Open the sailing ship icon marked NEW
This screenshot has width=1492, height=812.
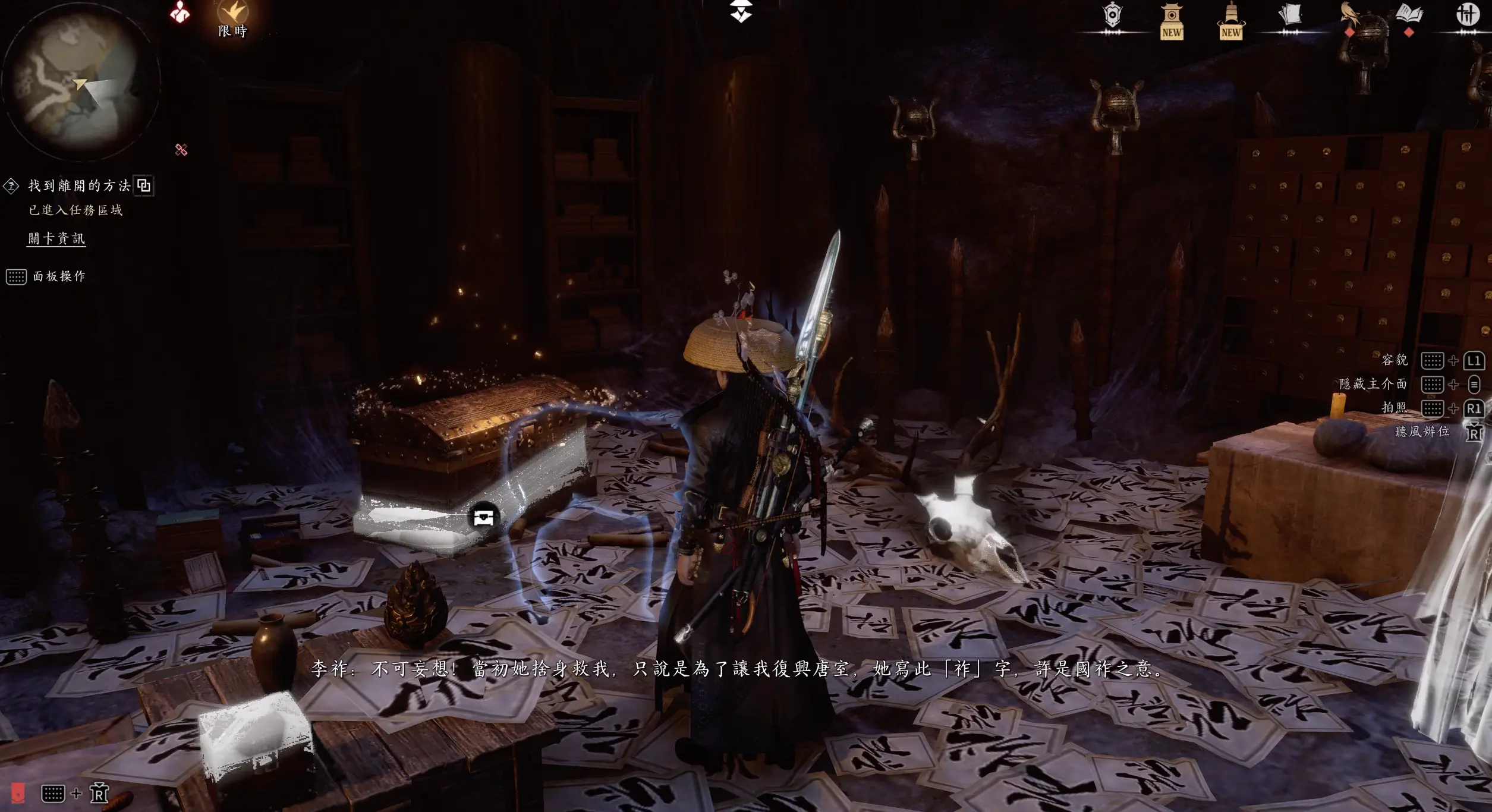point(1230,21)
